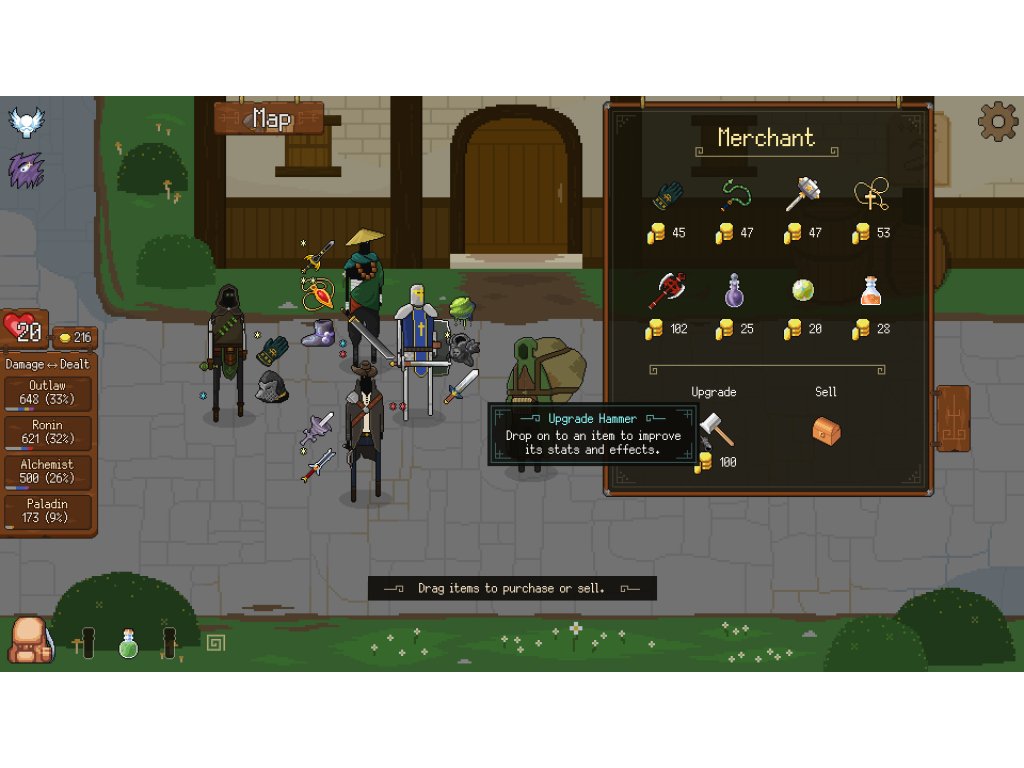This screenshot has width=1024, height=768.
Task: Select the green potion in the bottom bar
Action: (x=128, y=643)
